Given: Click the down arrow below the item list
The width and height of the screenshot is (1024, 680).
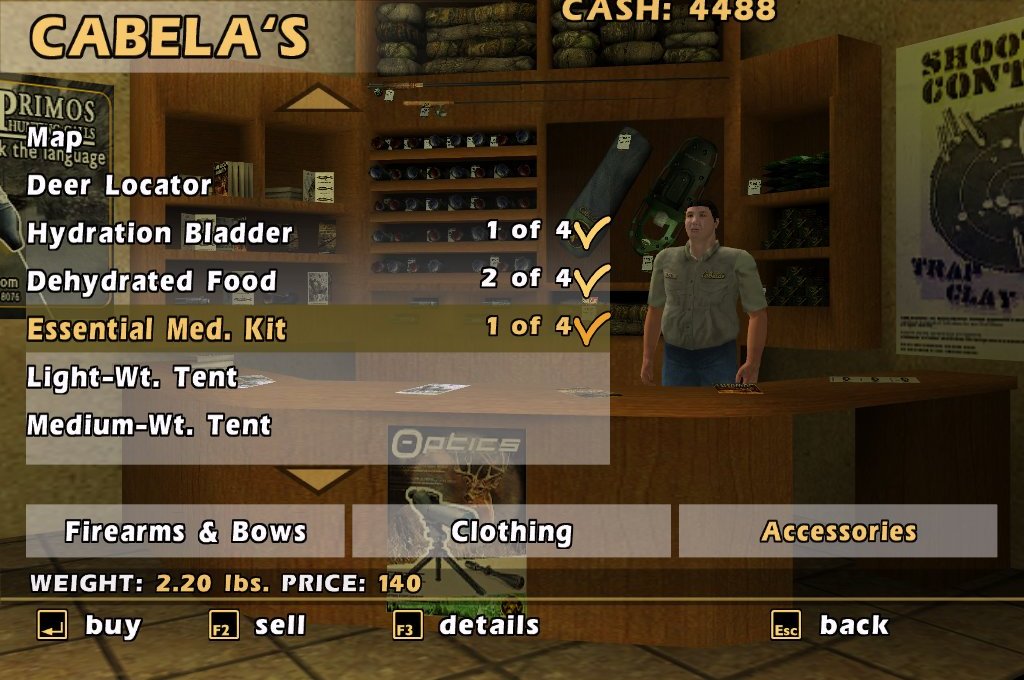Looking at the screenshot, I should (x=318, y=479).
